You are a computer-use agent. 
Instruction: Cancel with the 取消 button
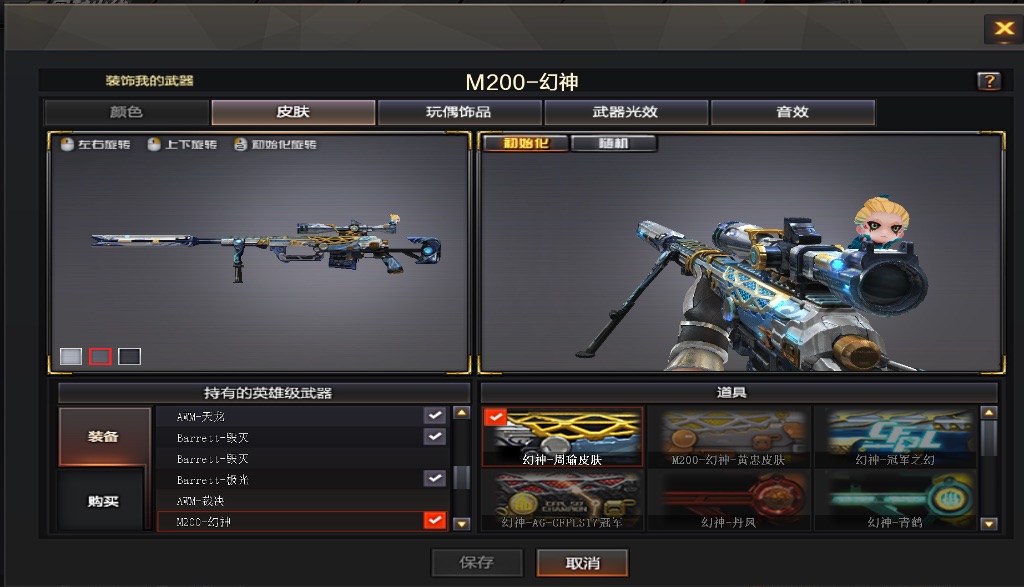click(582, 563)
